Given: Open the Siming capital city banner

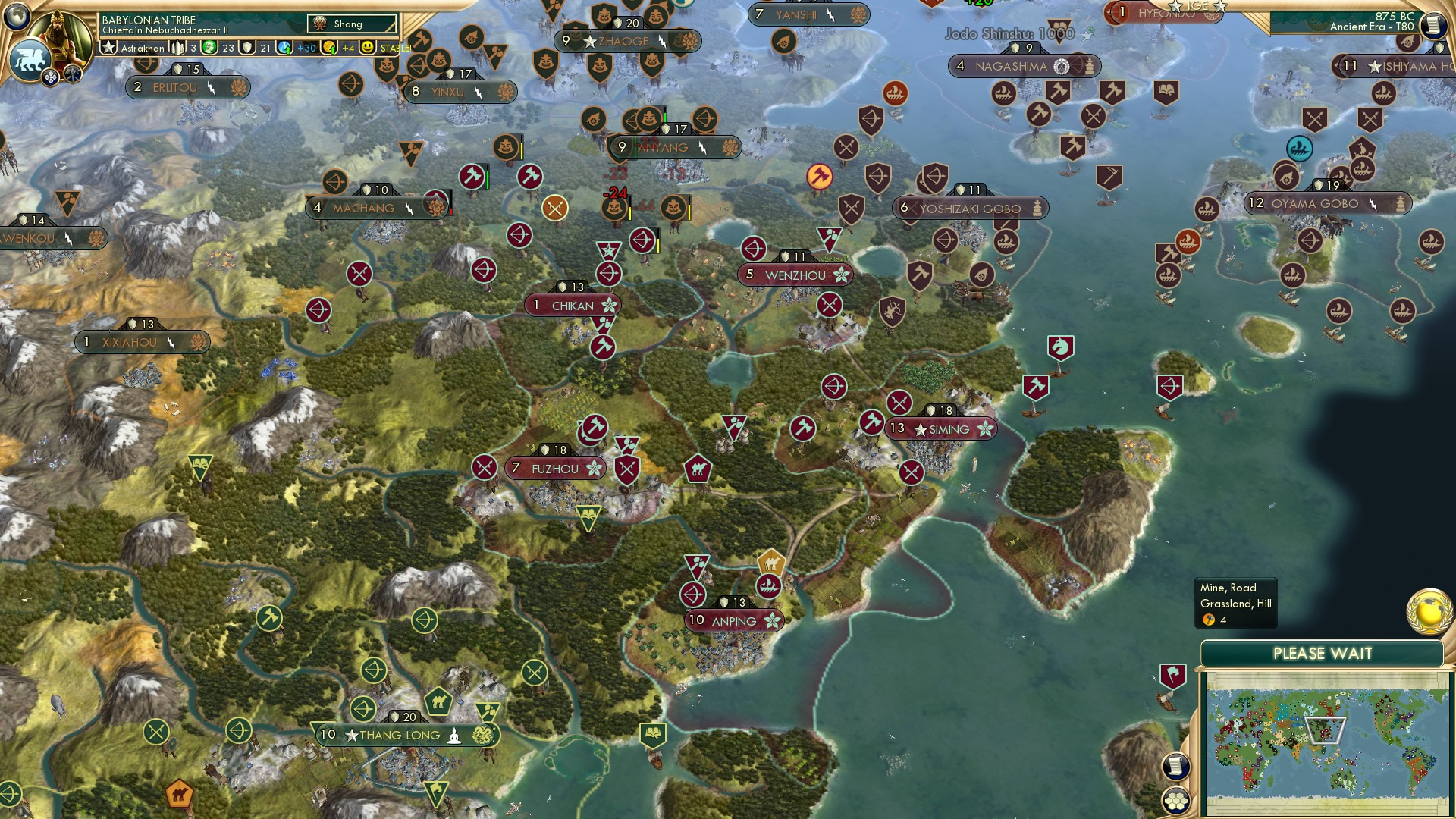Looking at the screenshot, I should pos(940,429).
